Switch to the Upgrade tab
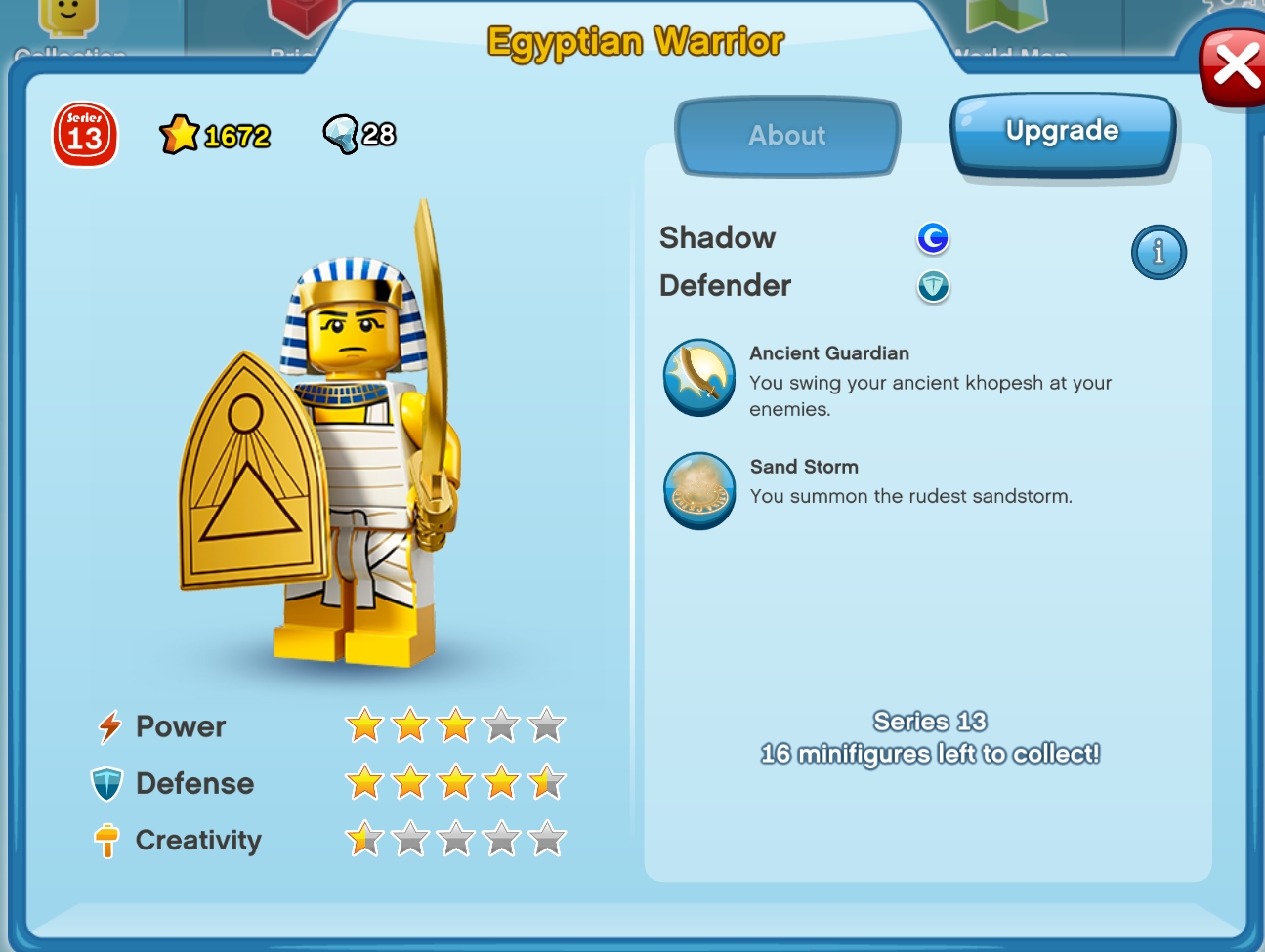 coord(1062,131)
